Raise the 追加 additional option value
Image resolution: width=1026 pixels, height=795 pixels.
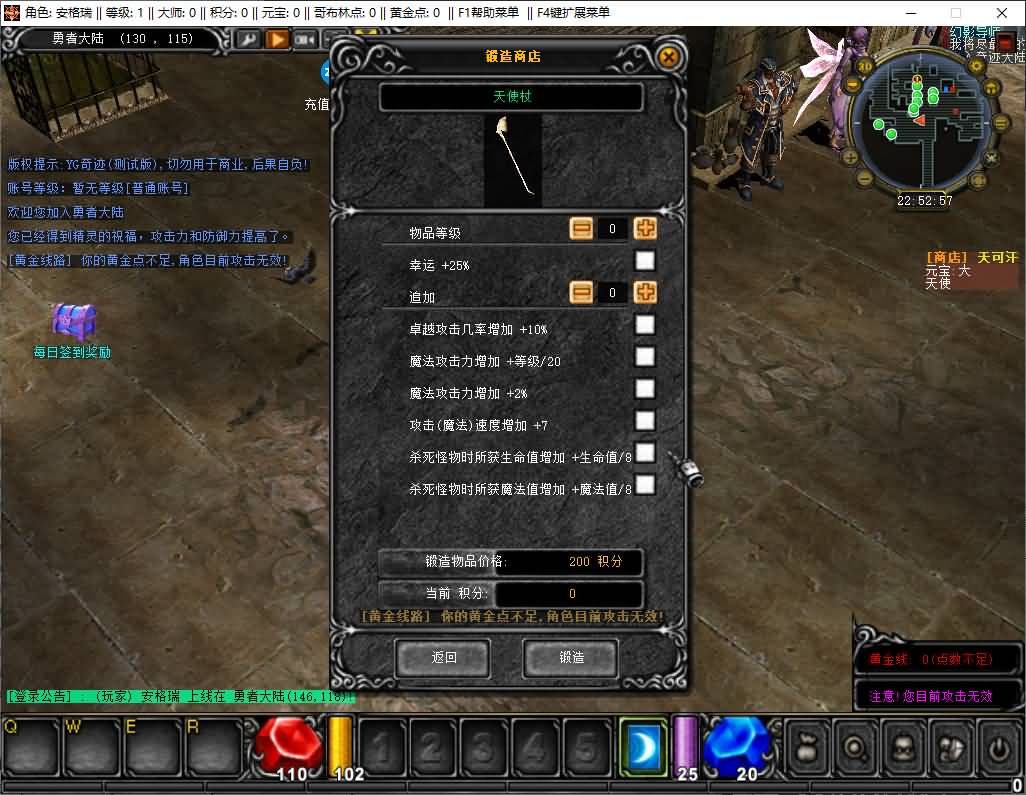(646, 293)
